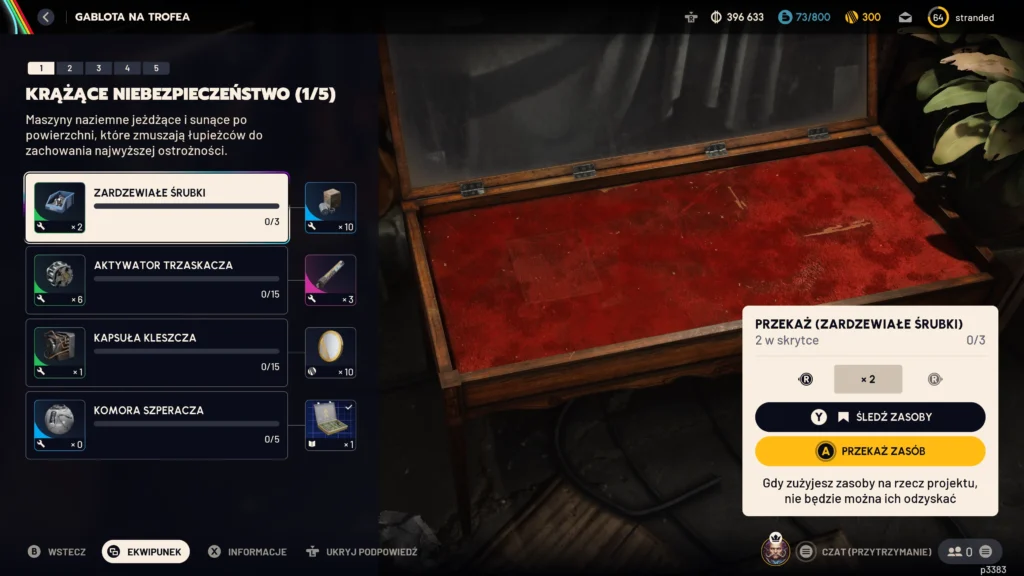
Task: Select the Aktywator Trzaskacza requirement row
Action: [x=157, y=281]
